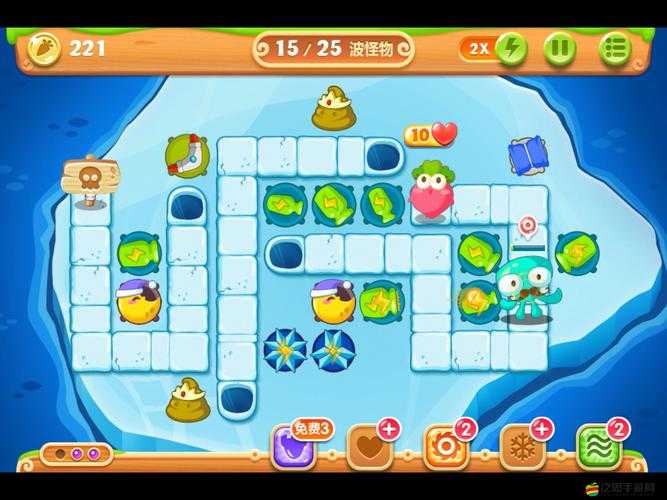Add a heart power-up
Image resolution: width=667 pixels, height=500 pixels.
pos(368,448)
